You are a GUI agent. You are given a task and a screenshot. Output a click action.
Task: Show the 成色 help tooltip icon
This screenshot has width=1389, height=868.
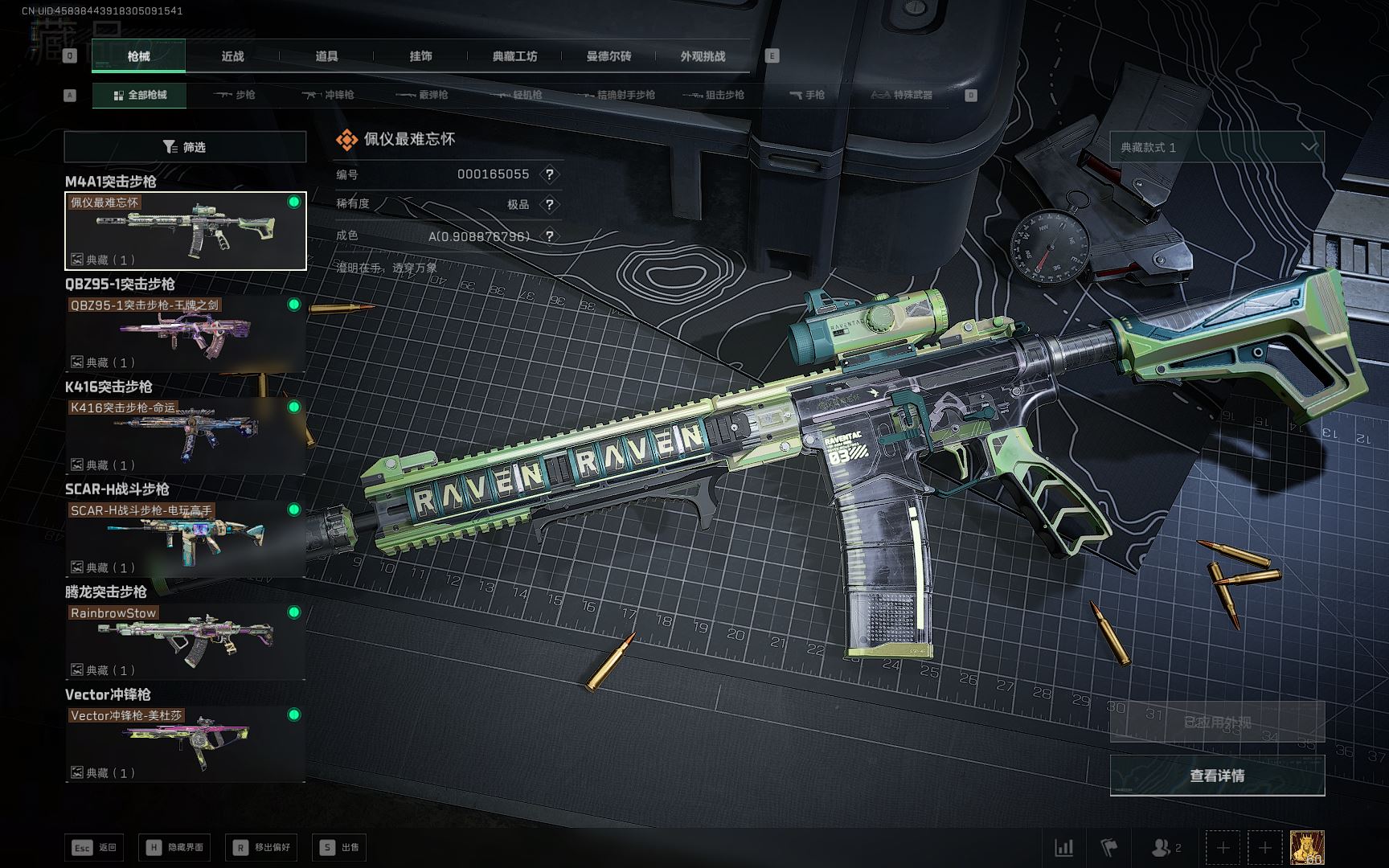tap(550, 236)
